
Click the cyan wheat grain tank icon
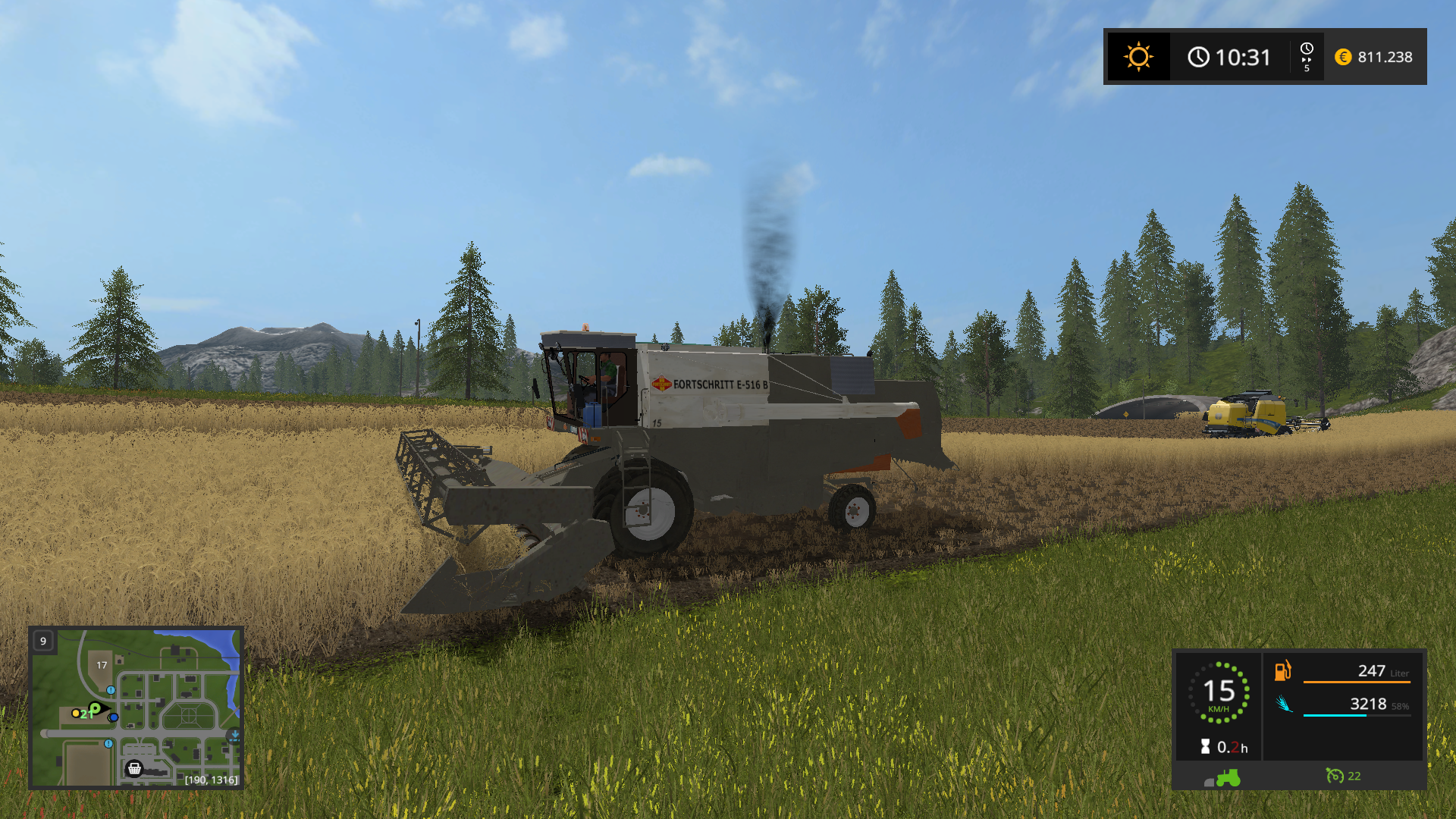(x=1282, y=704)
